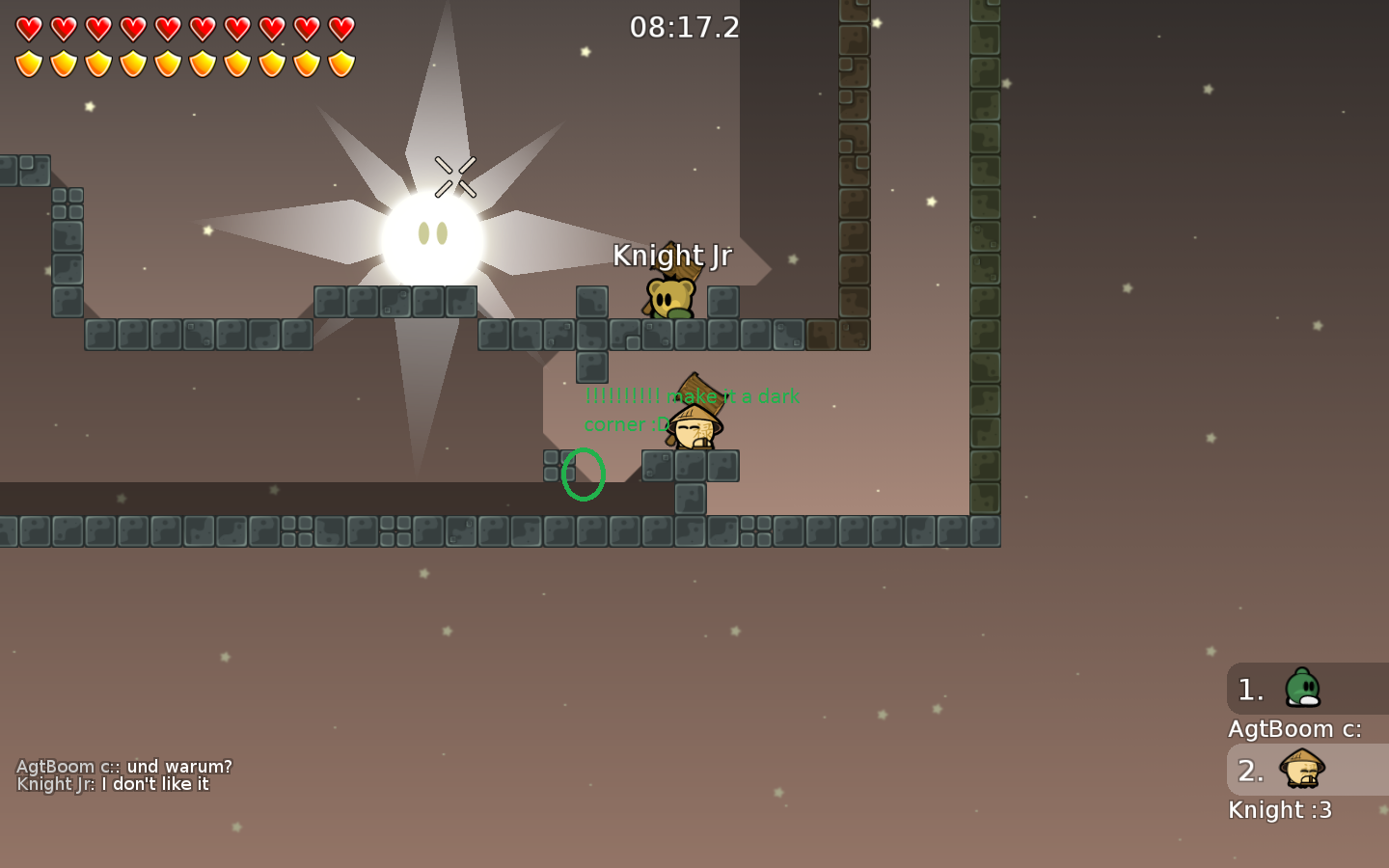Click Knight's straw-hat avatar on the scoreboard
Screen dimensions: 1389x868
click(x=1304, y=770)
